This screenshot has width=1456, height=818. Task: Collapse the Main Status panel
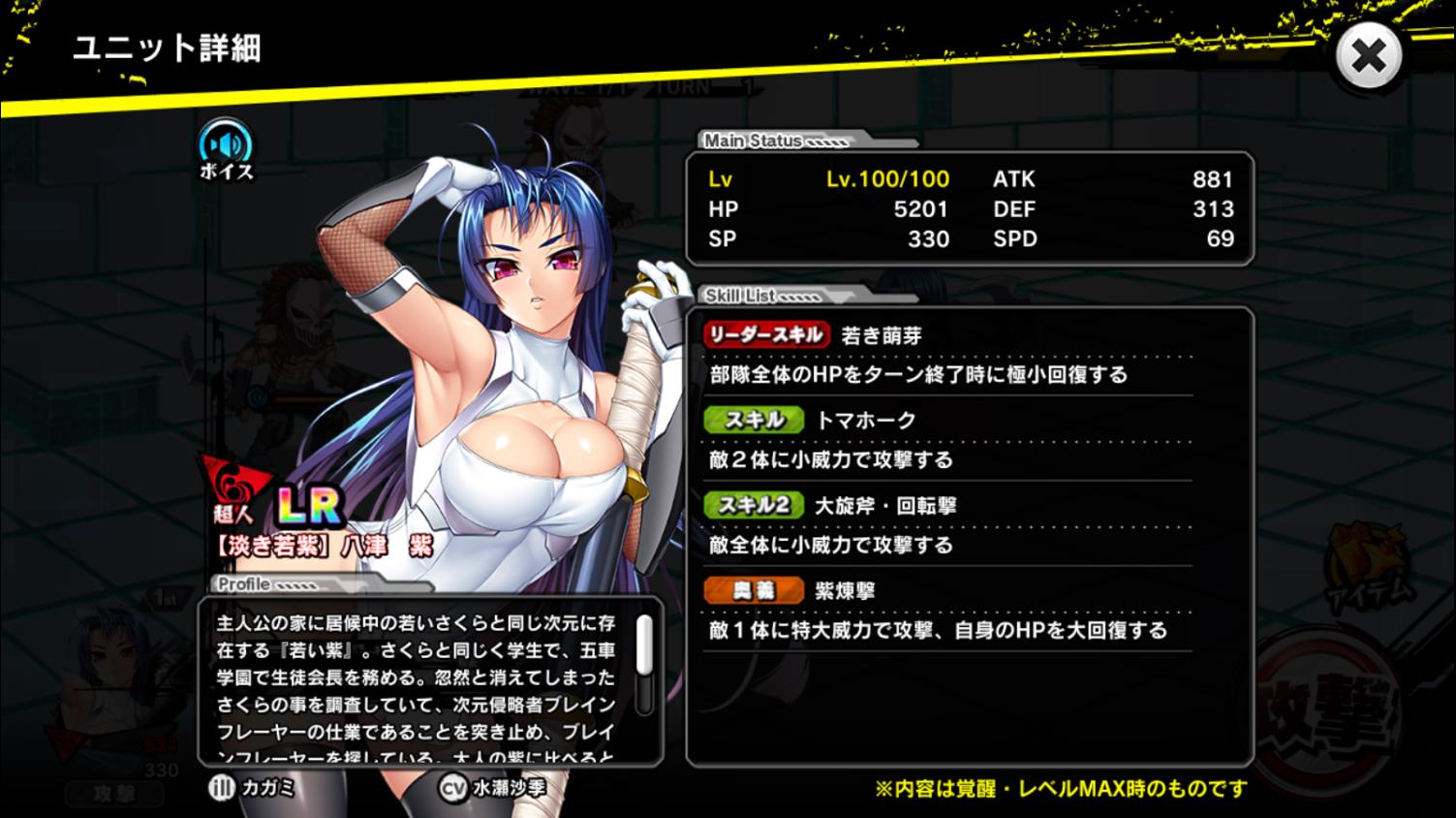coord(753,141)
